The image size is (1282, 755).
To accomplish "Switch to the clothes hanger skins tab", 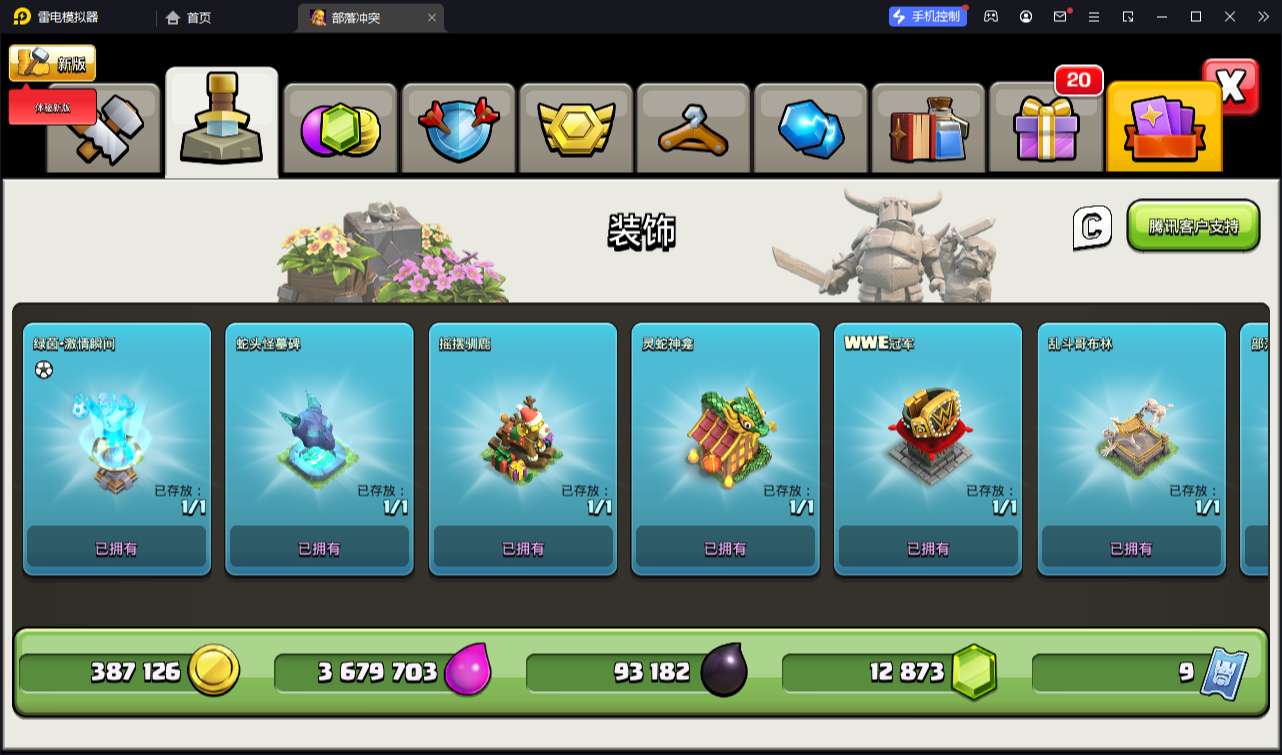I will pyautogui.click(x=692, y=130).
